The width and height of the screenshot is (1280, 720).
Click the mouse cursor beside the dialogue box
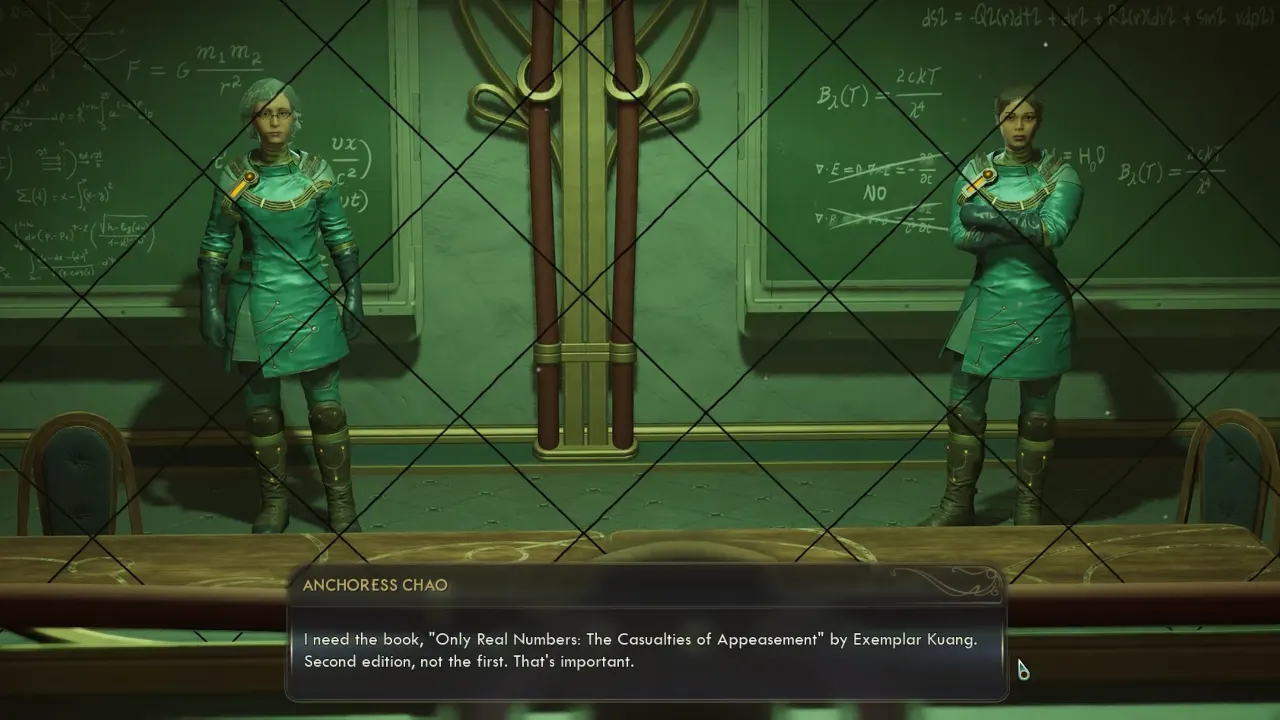coord(1022,668)
